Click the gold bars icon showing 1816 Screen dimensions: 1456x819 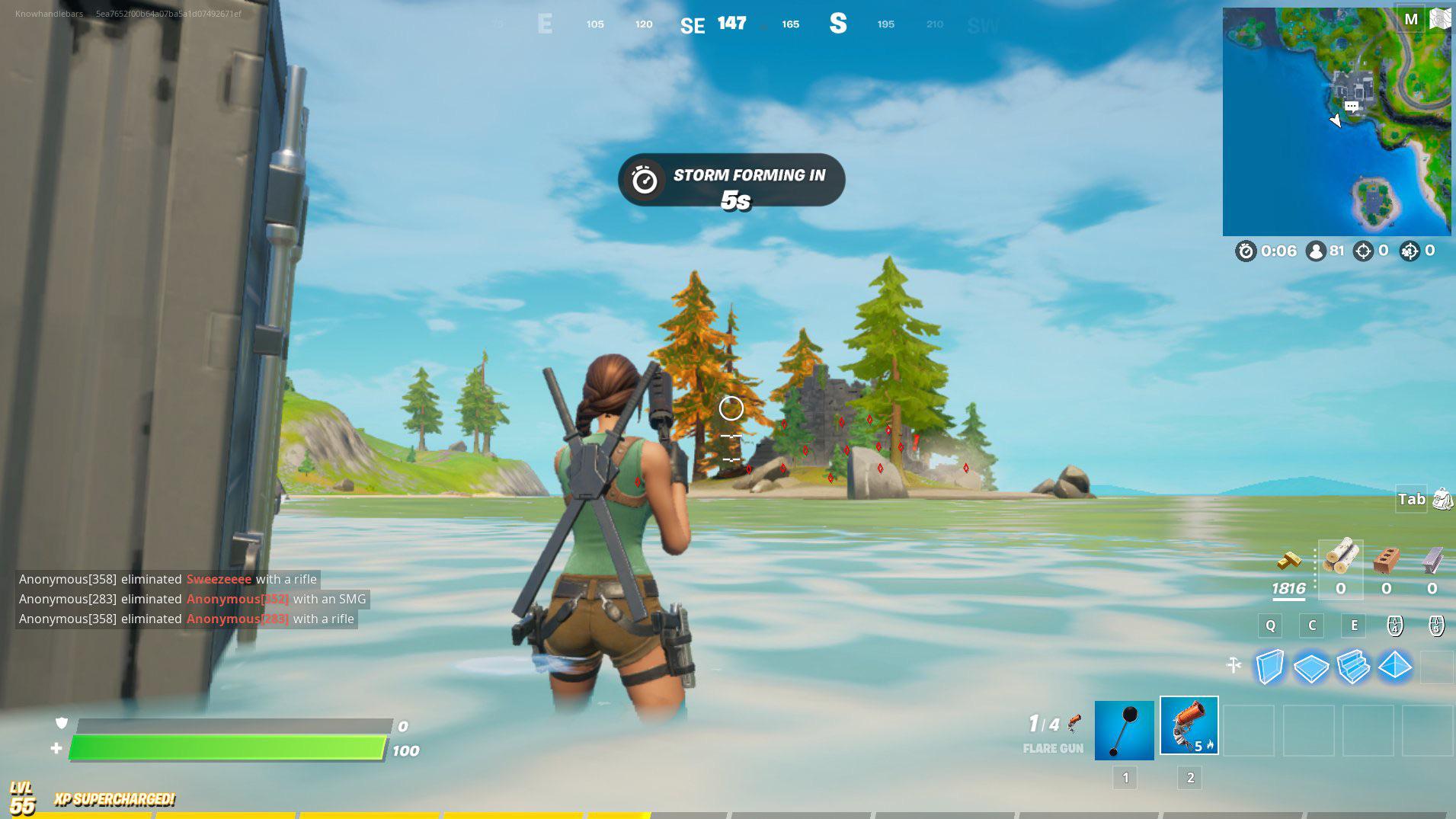click(1291, 565)
